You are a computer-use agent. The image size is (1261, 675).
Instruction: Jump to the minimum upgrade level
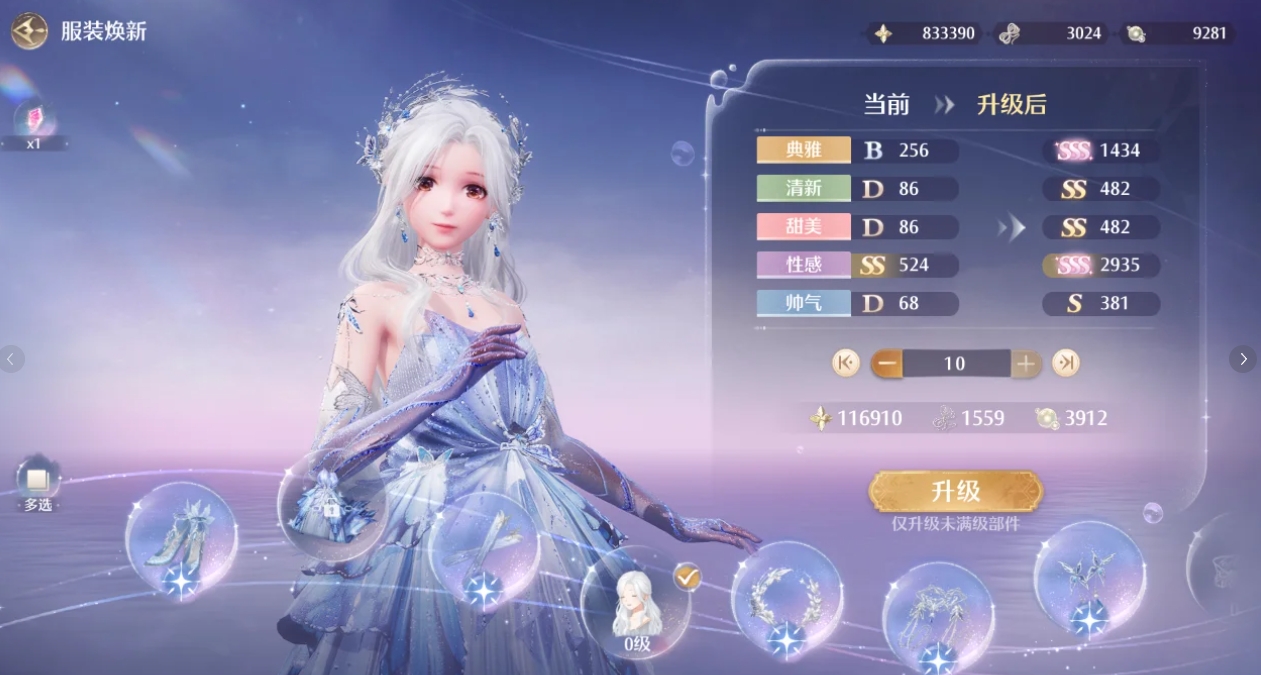point(846,363)
